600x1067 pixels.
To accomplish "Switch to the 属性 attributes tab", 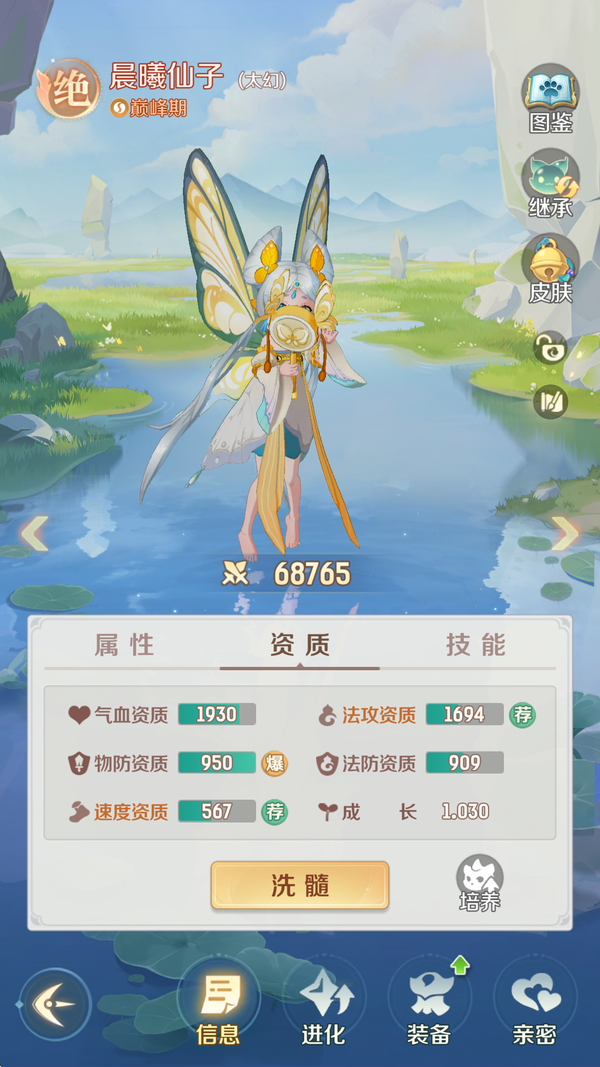I will 125,645.
